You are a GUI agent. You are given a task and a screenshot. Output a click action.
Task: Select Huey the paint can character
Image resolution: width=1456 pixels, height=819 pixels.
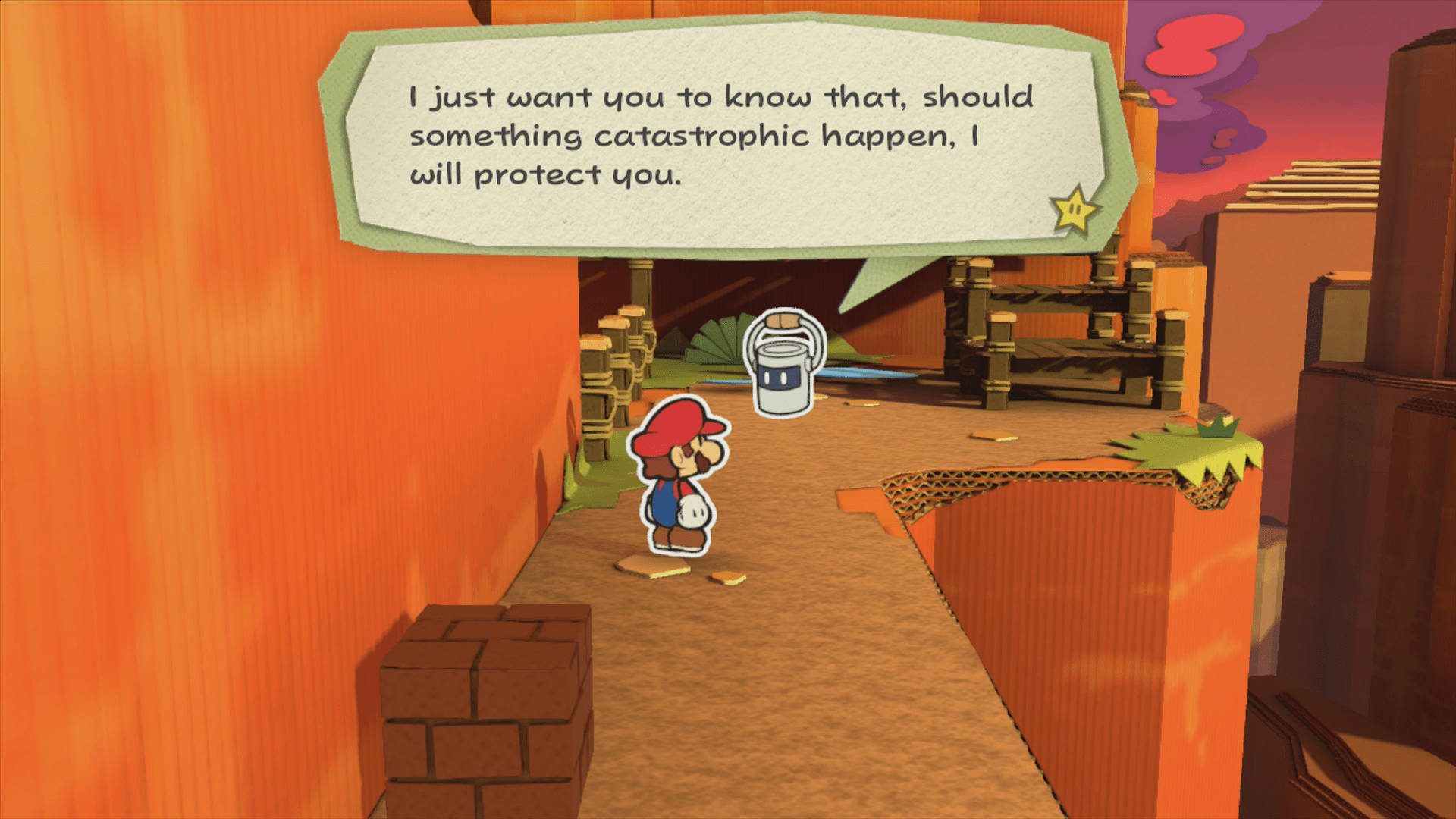(x=781, y=379)
